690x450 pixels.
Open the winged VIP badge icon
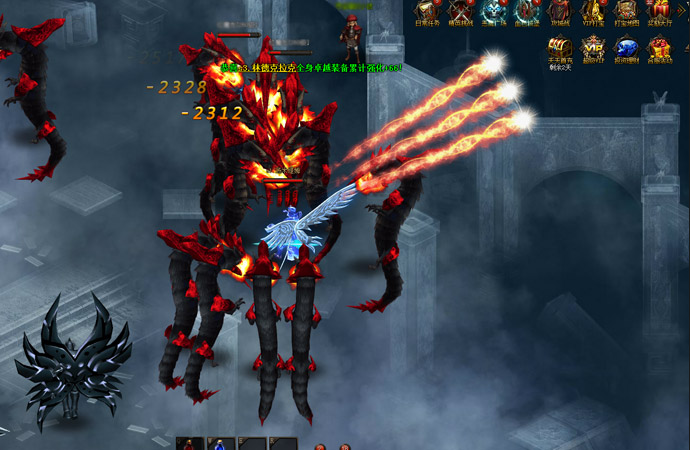[x=594, y=48]
